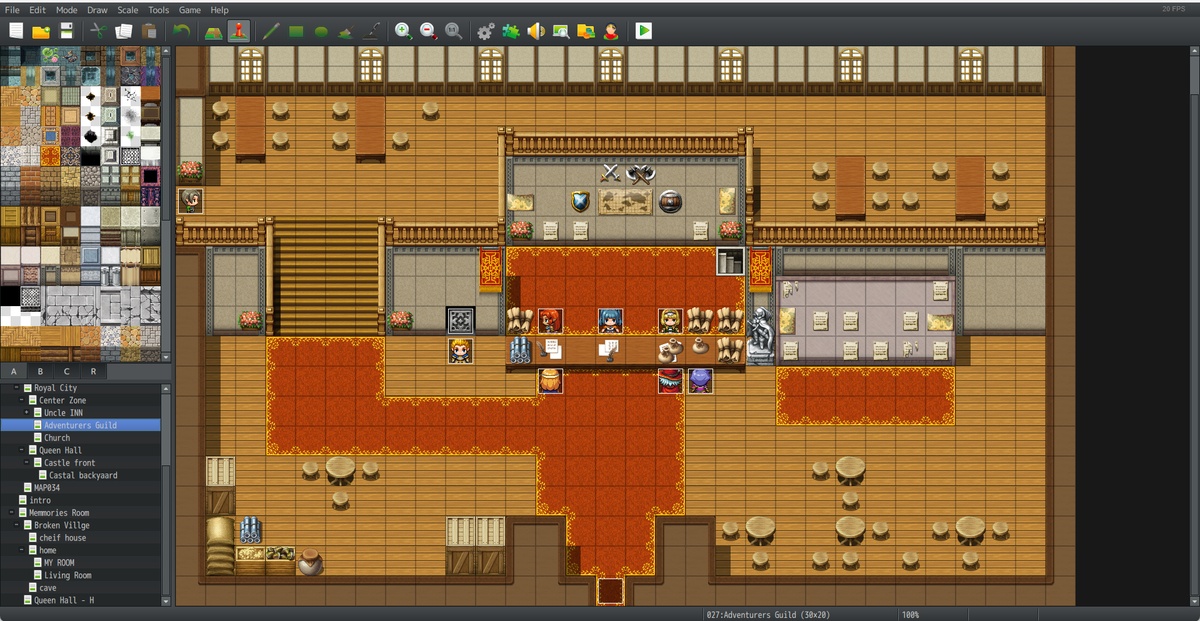Open the Database gears icon
The width and height of the screenshot is (1200, 621).
486,31
